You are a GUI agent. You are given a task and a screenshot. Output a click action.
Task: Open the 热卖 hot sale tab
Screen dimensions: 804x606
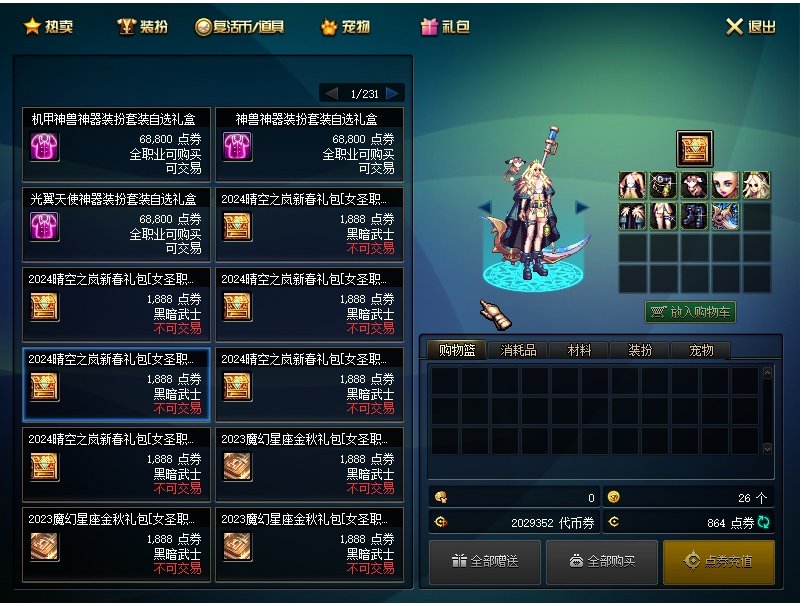tap(48, 27)
